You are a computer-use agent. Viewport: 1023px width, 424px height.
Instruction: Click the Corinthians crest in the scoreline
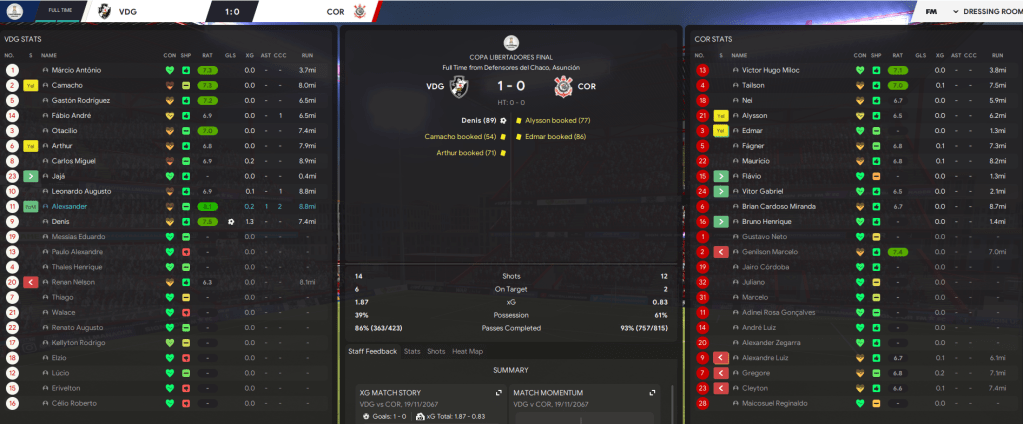pos(564,86)
